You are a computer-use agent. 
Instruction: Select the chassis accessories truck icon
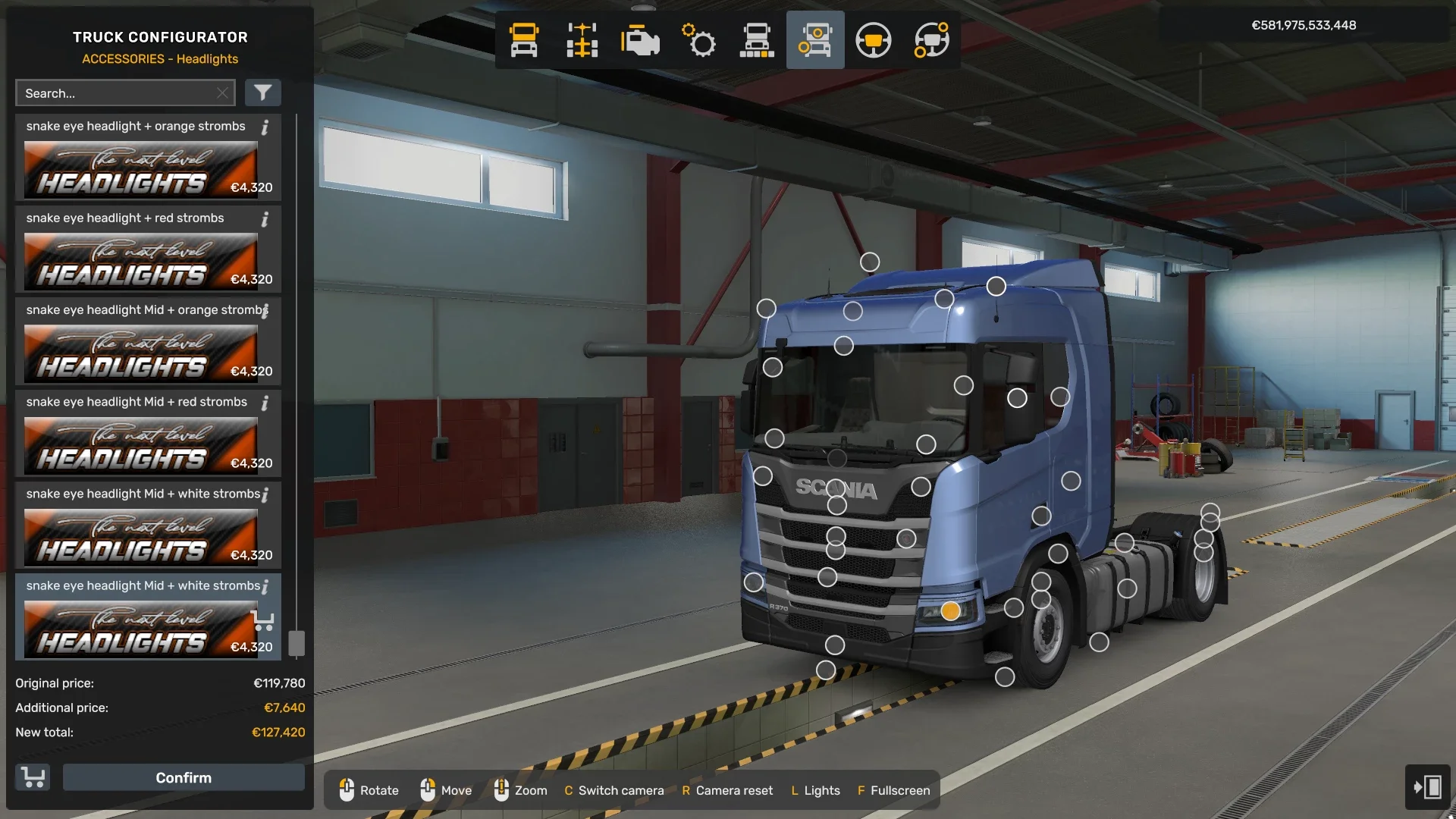[757, 40]
